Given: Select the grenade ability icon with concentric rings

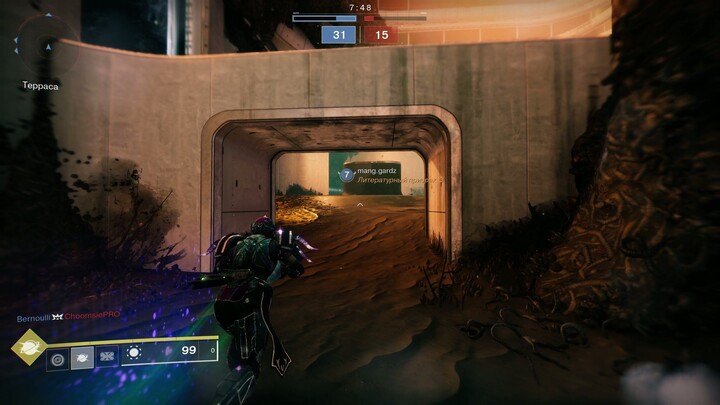Looking at the screenshot, I should 58,356.
